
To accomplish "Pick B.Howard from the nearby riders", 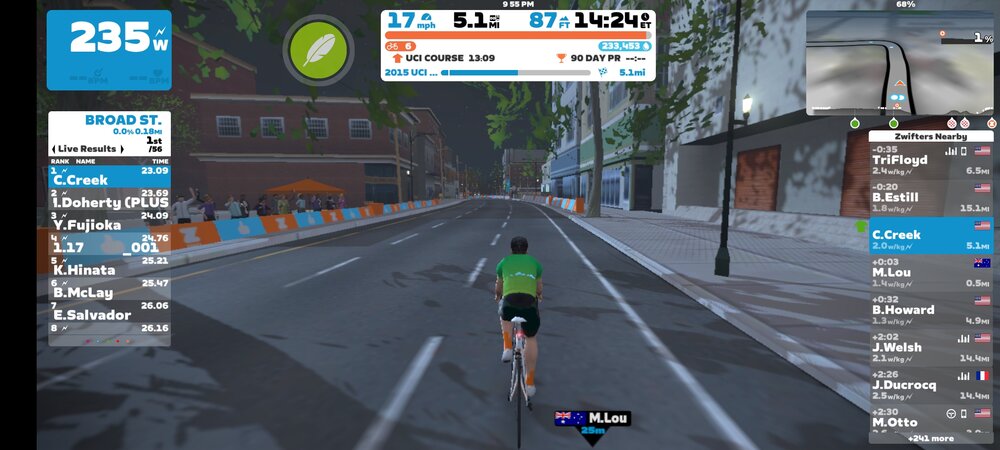I will 930,310.
